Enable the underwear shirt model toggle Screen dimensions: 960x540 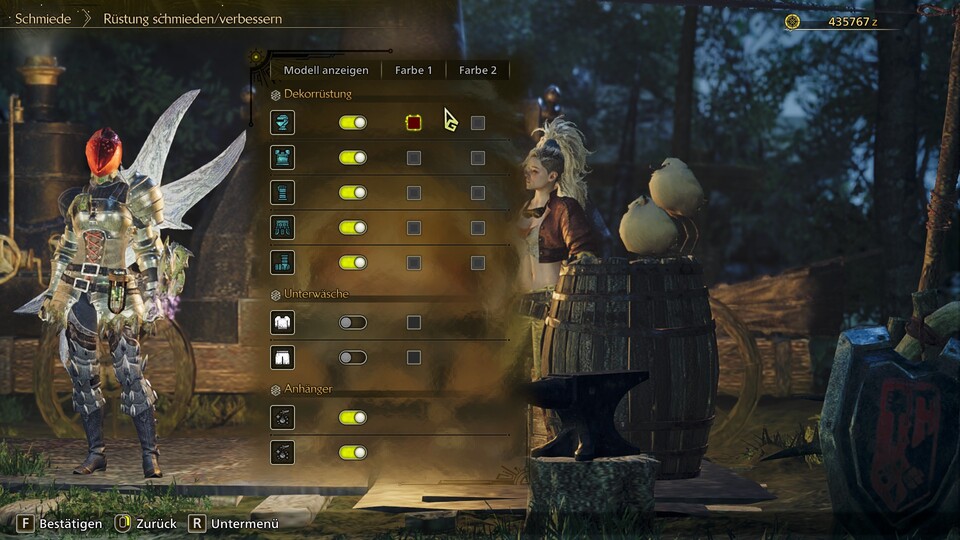point(353,322)
